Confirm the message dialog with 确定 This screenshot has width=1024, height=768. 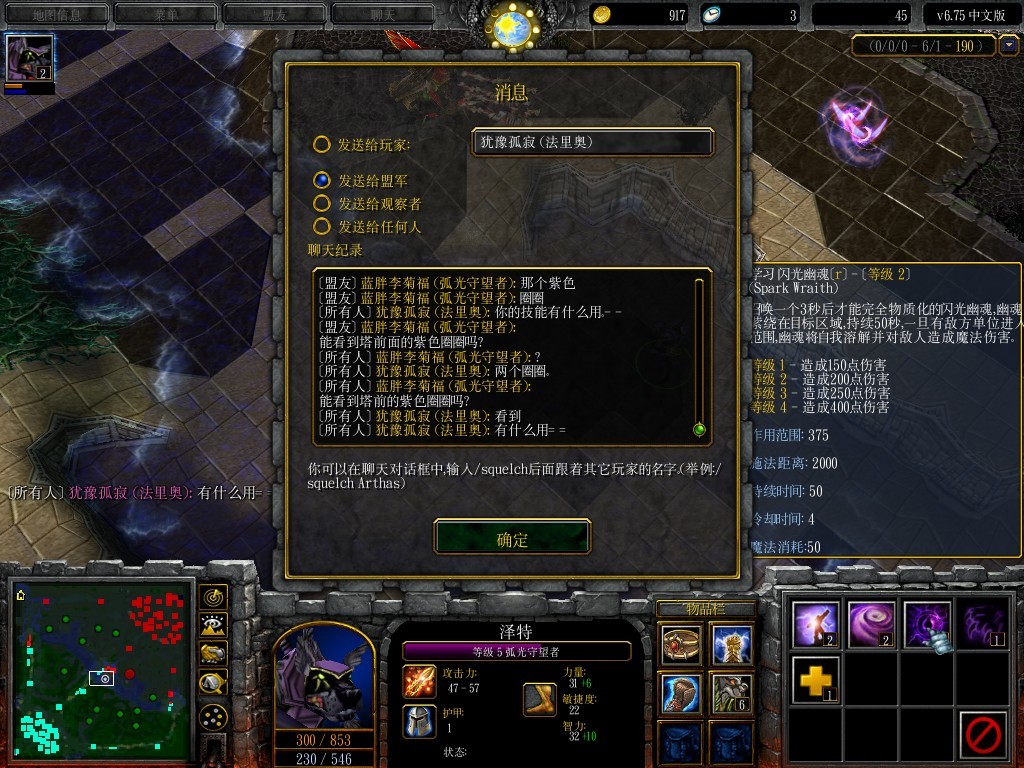click(x=512, y=539)
